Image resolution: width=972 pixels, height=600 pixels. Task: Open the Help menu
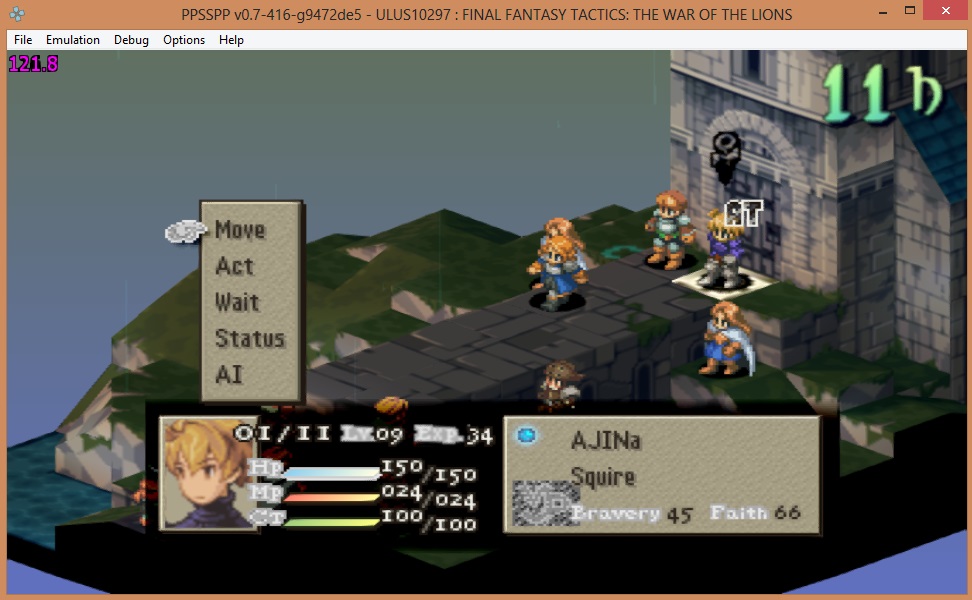pos(231,40)
